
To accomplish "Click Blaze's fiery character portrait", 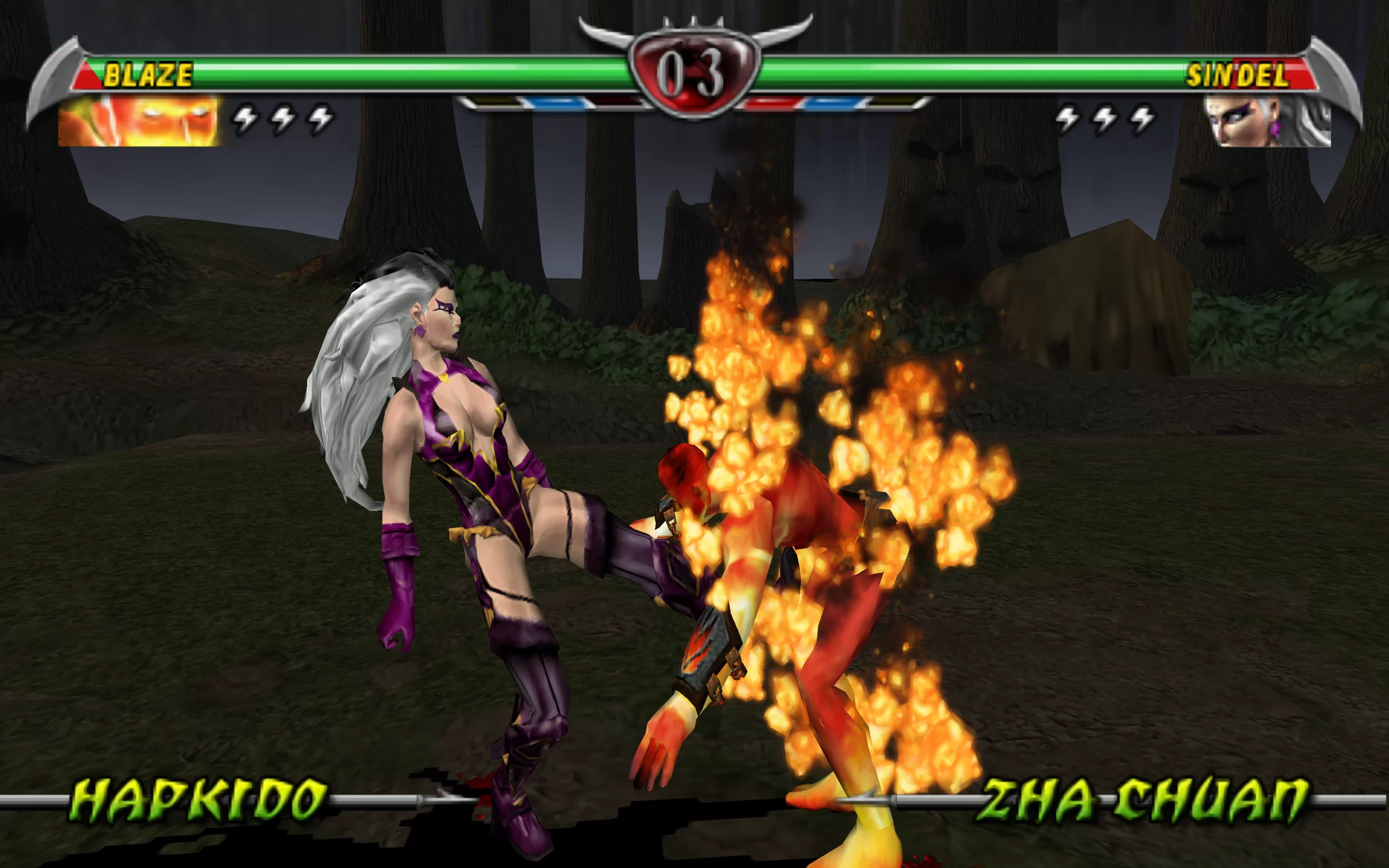I will point(138,121).
